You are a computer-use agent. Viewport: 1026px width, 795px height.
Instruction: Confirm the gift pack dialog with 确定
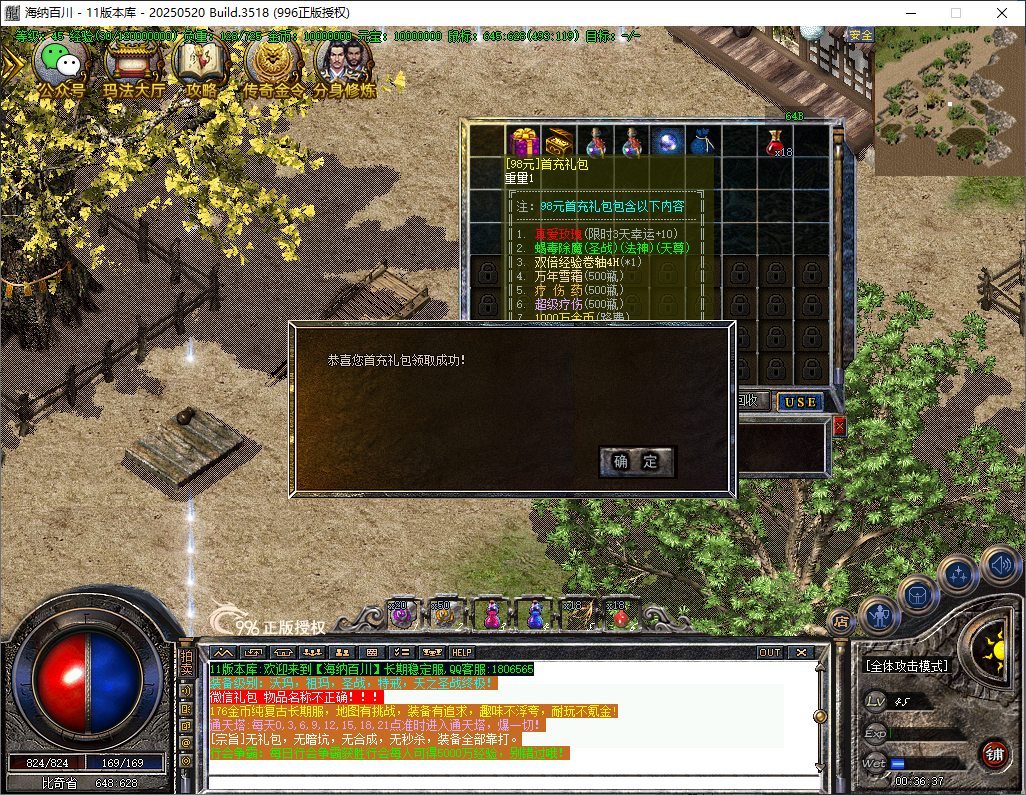[637, 461]
